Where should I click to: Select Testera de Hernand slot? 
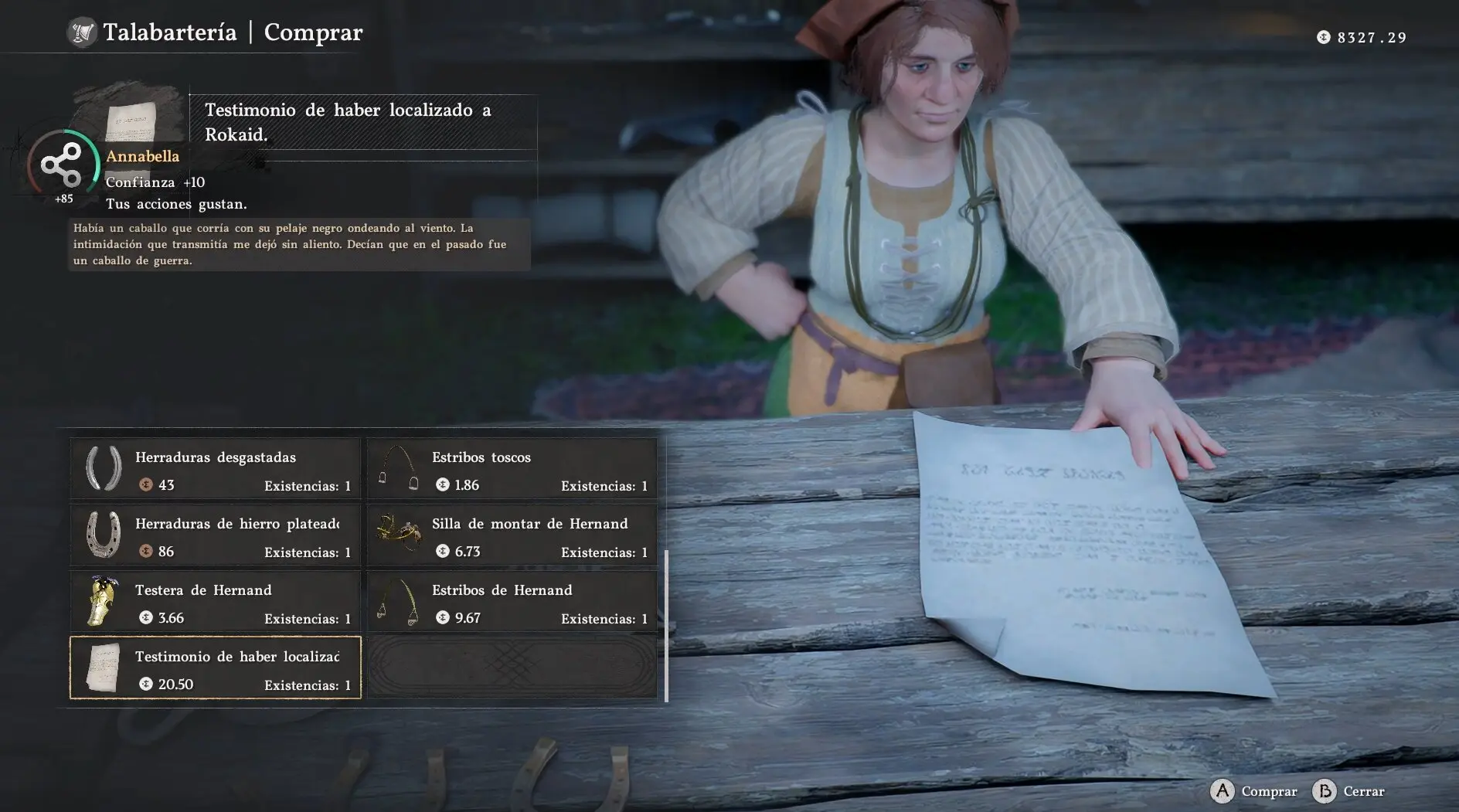(x=216, y=602)
